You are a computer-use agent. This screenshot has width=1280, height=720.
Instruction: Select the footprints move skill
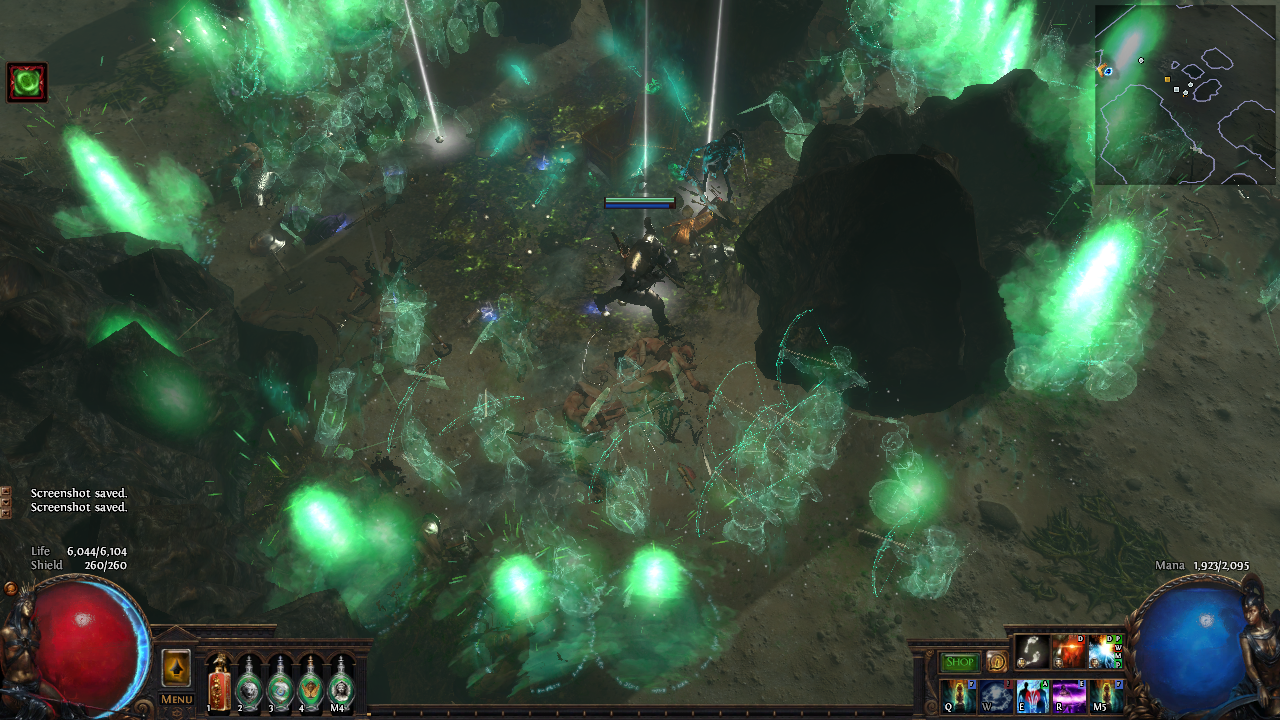coord(1032,652)
